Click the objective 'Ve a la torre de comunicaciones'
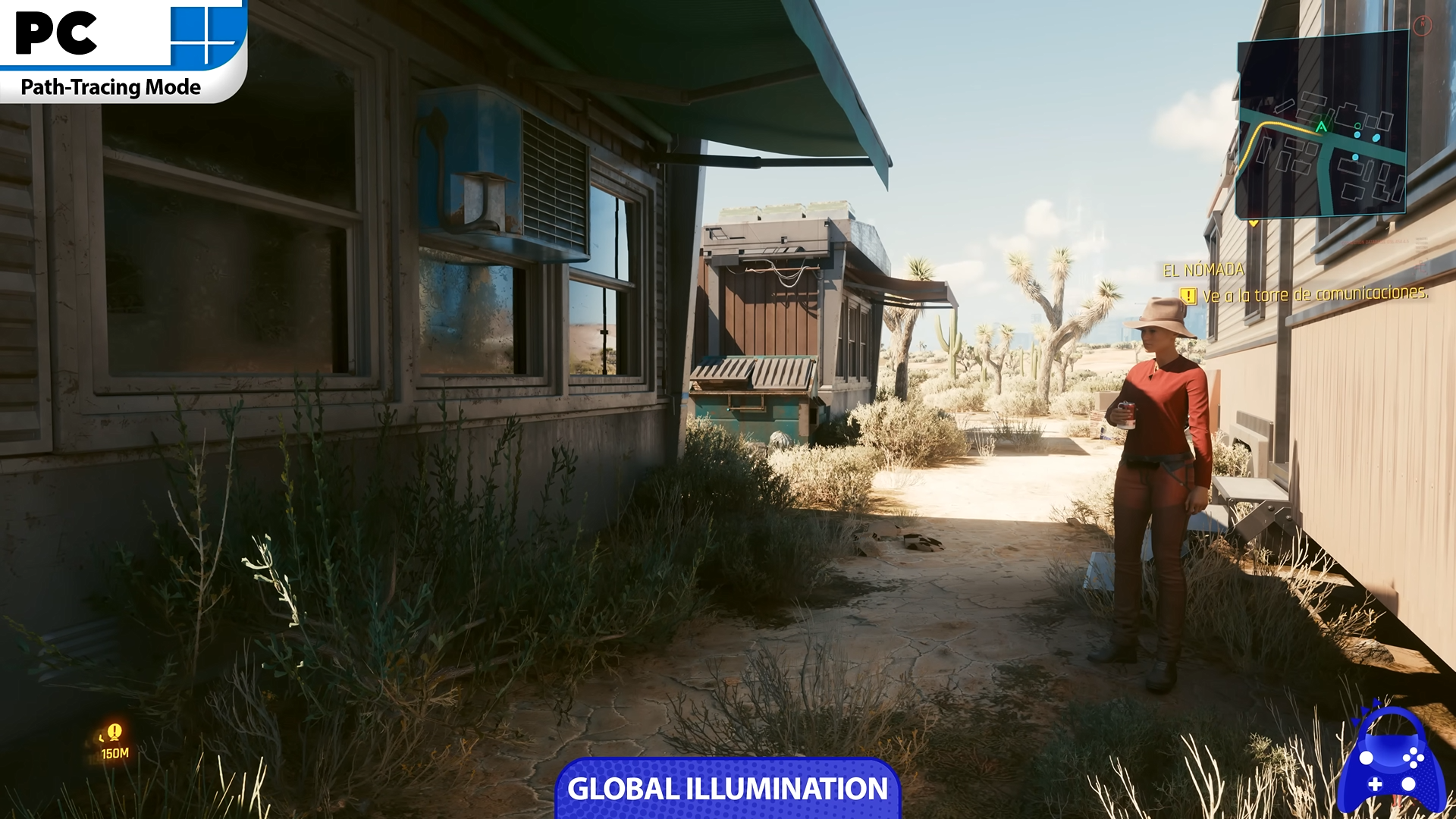1456x819 pixels. (1315, 293)
